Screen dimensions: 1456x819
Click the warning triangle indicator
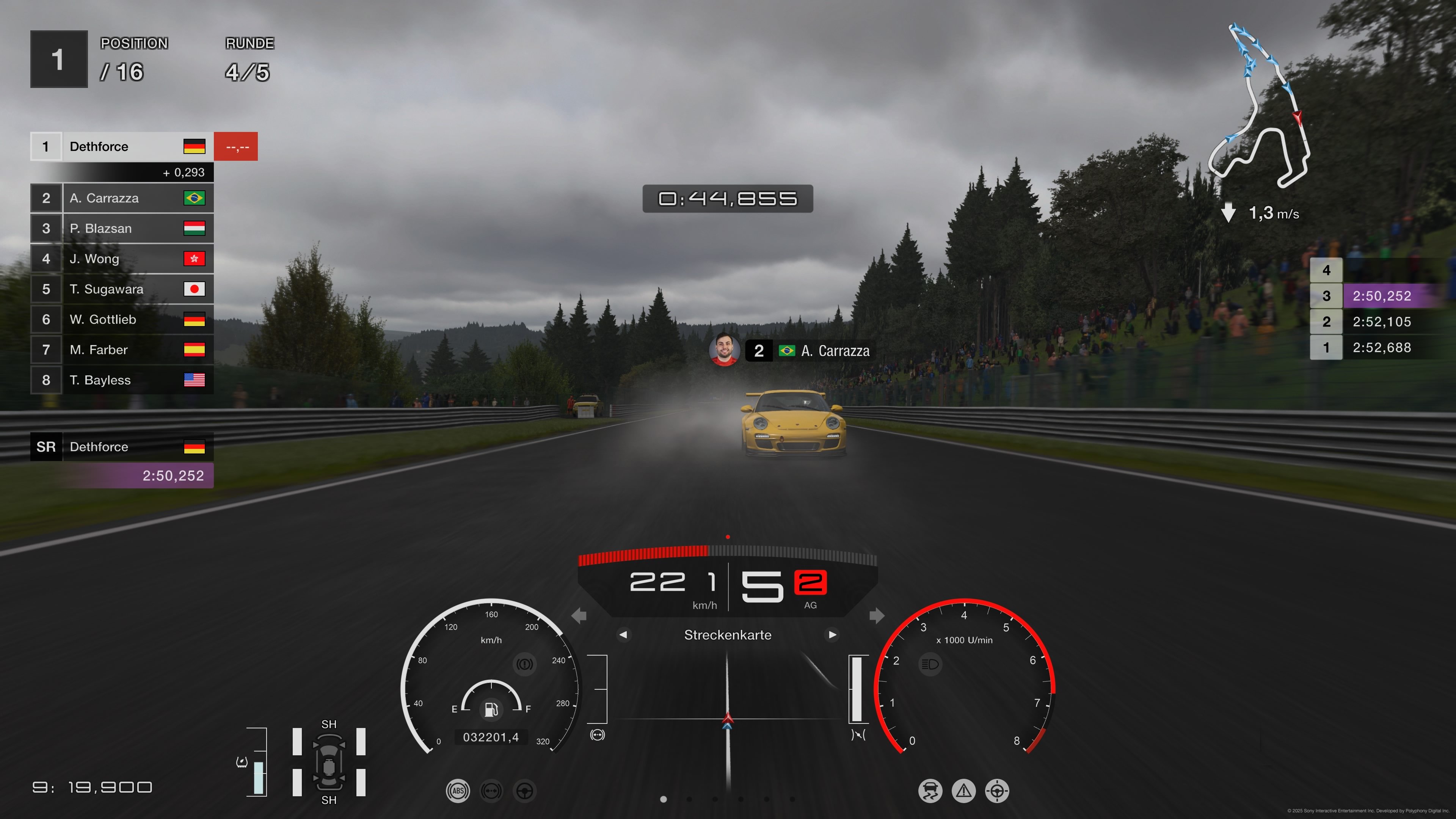tap(964, 791)
